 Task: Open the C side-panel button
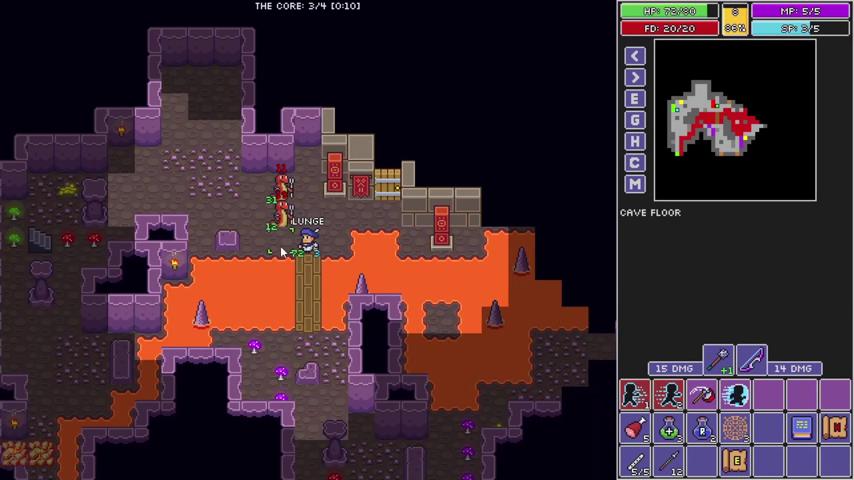(635, 162)
